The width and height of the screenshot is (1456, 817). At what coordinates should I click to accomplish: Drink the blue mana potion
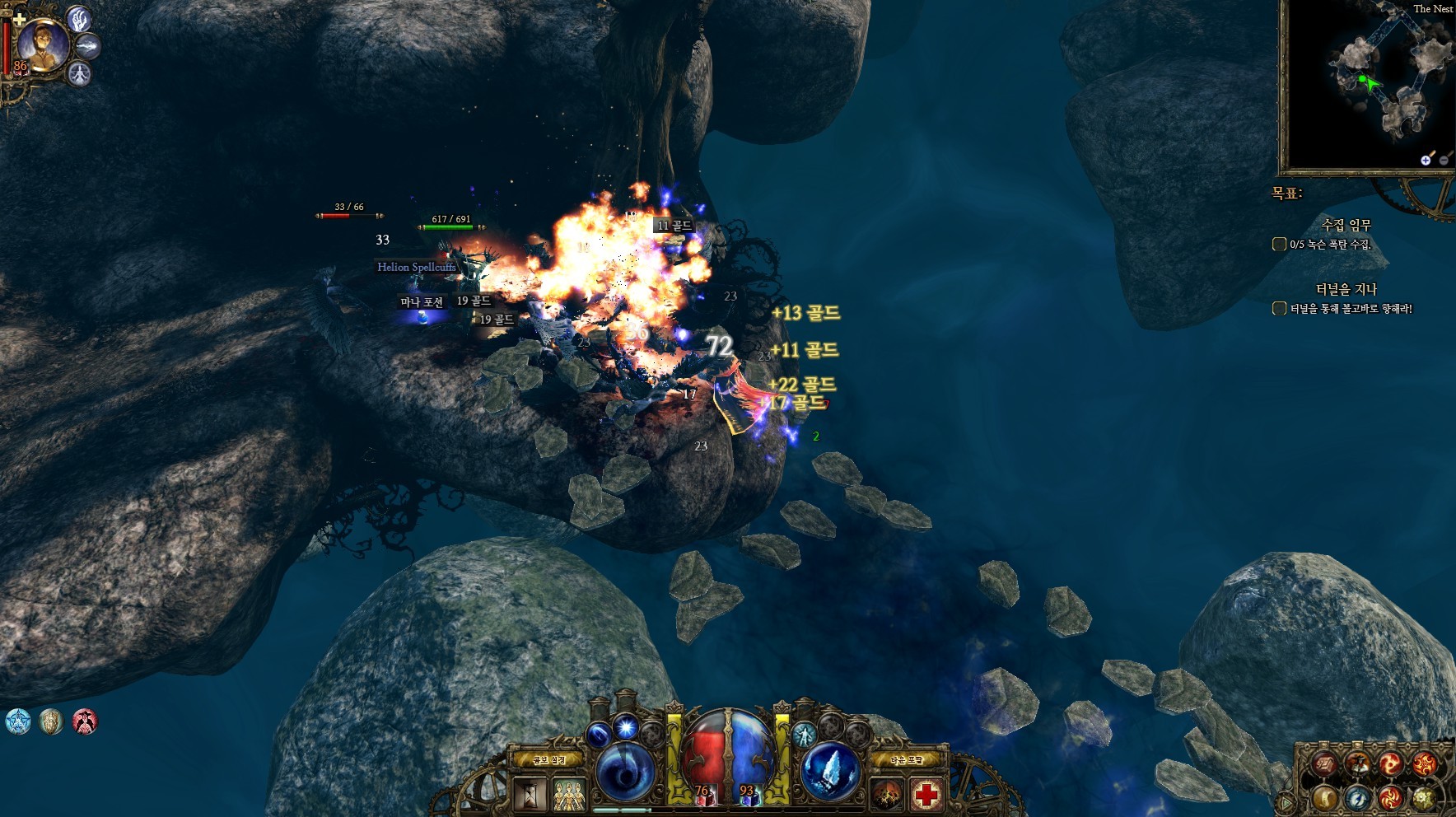pyautogui.click(x=747, y=795)
